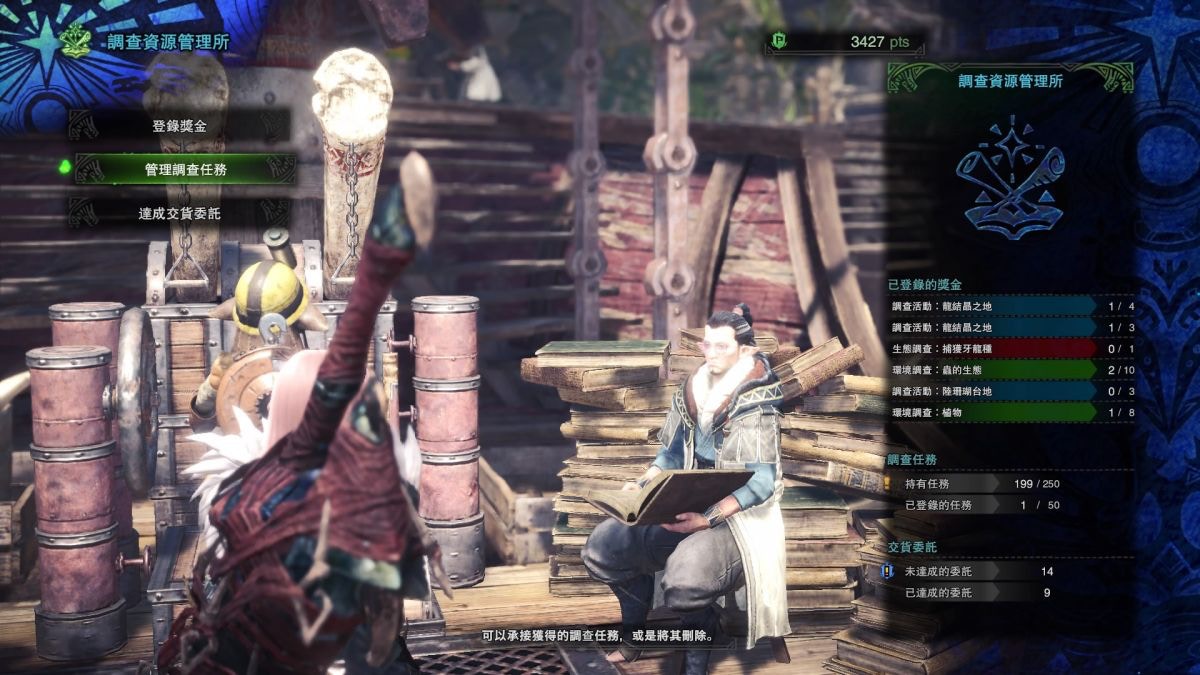The width and height of the screenshot is (1200, 675).
Task: Select 管理調查任務 in the menu
Action: (x=185, y=169)
